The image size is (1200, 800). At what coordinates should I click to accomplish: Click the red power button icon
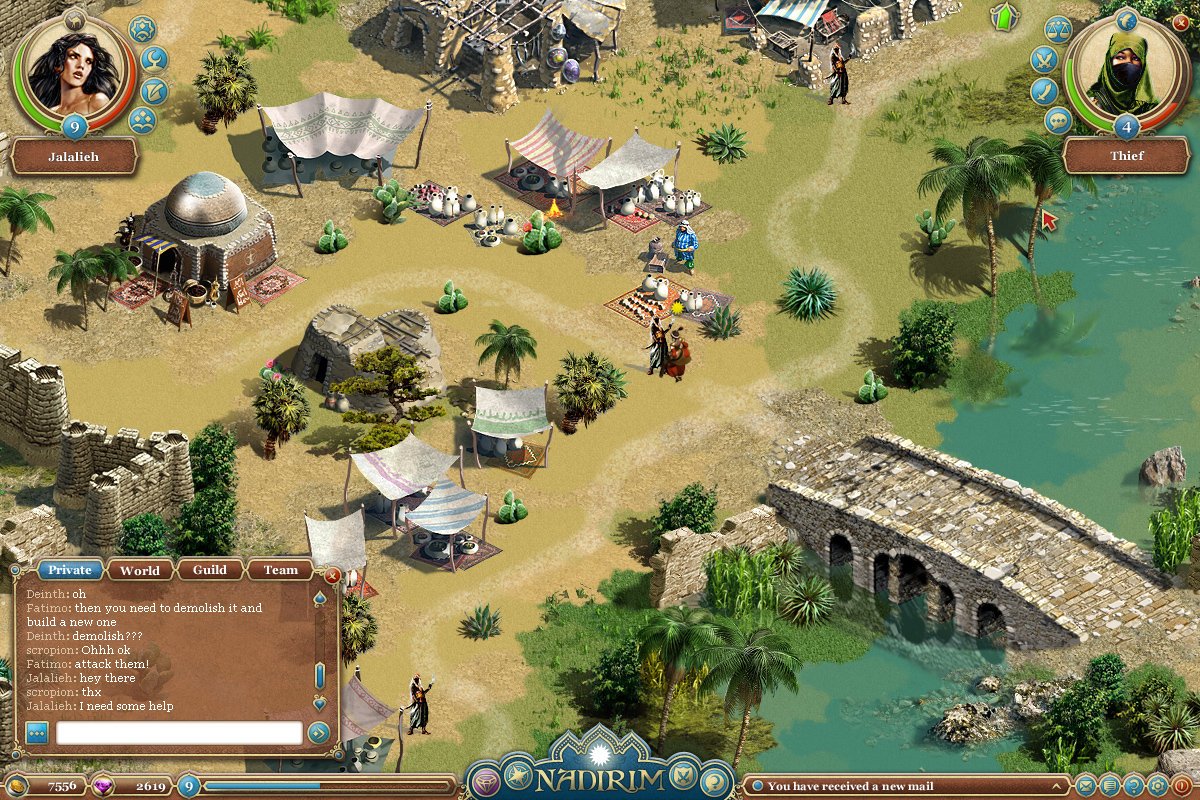point(1181,786)
